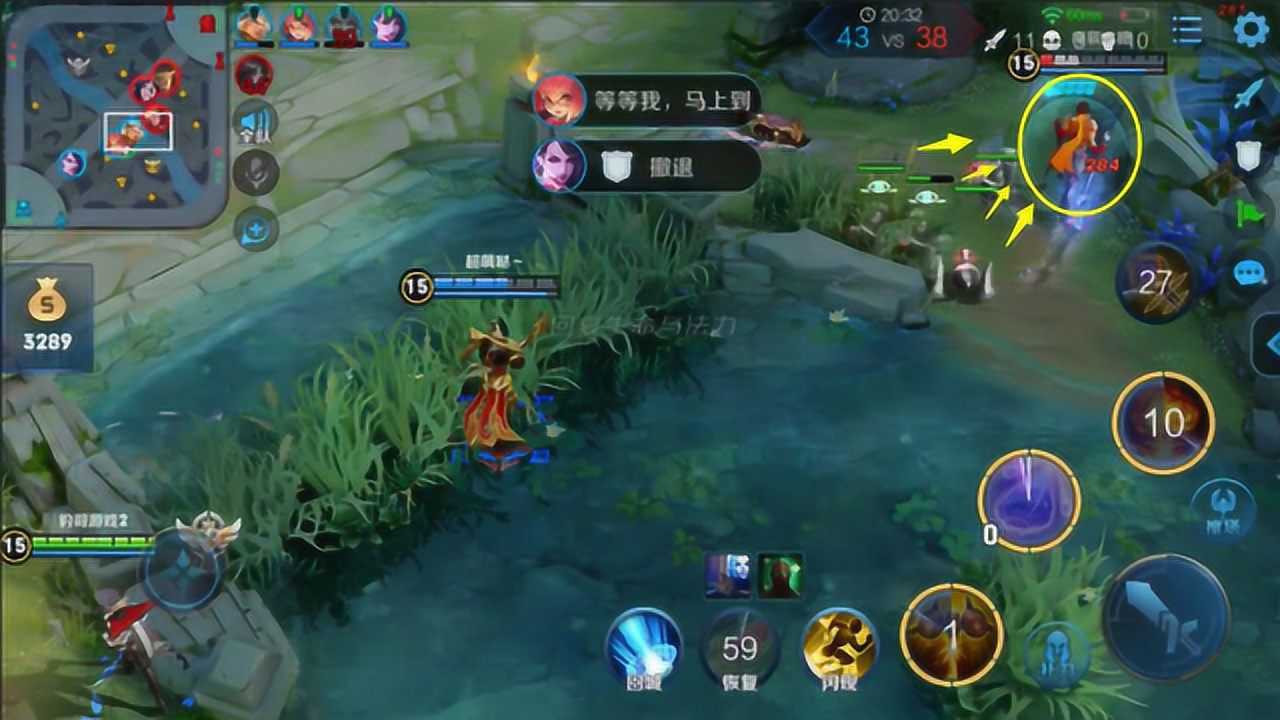This screenshot has height=720, width=1280.
Task: Use the orange skill showing 1
Action: (x=951, y=633)
